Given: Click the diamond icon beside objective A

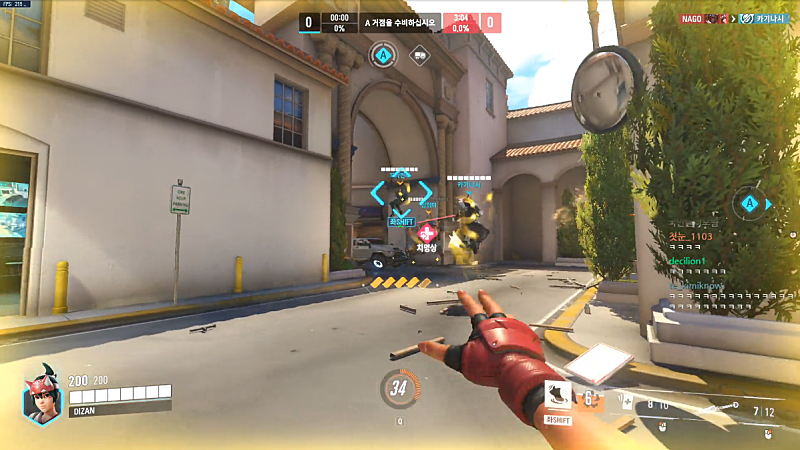Looking at the screenshot, I should pos(420,56).
